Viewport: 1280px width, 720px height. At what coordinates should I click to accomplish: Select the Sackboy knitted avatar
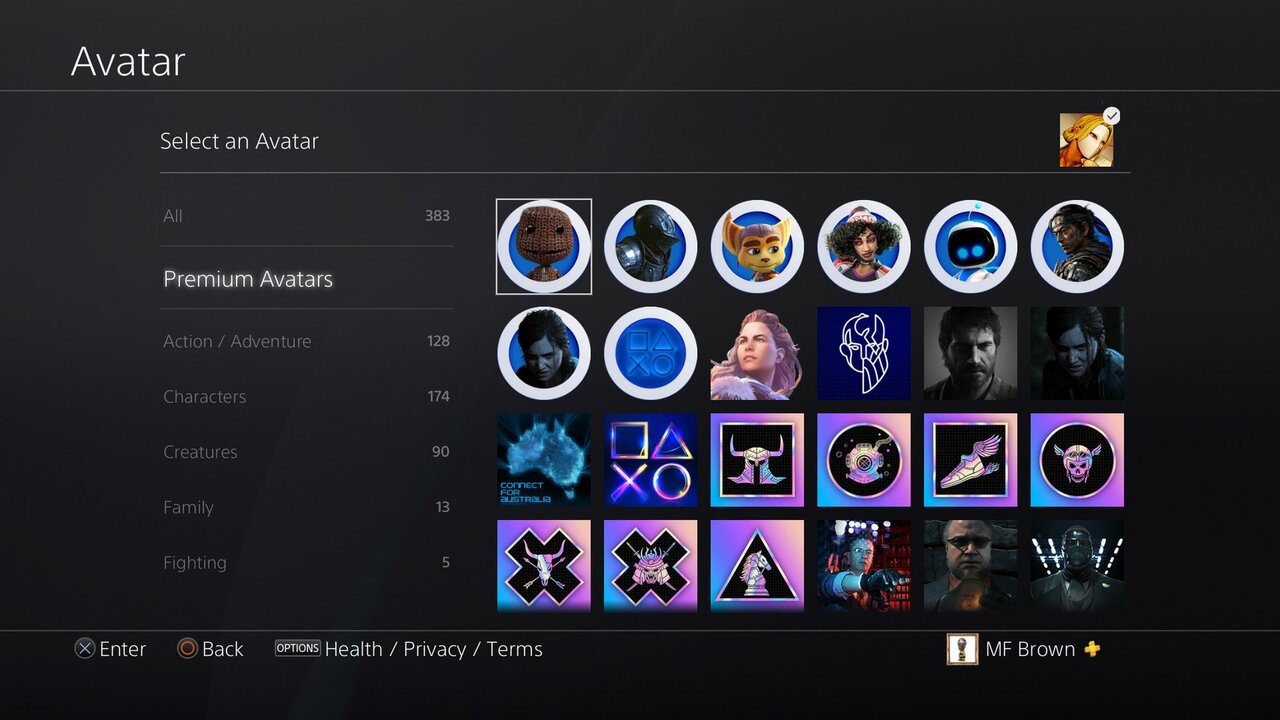click(543, 246)
